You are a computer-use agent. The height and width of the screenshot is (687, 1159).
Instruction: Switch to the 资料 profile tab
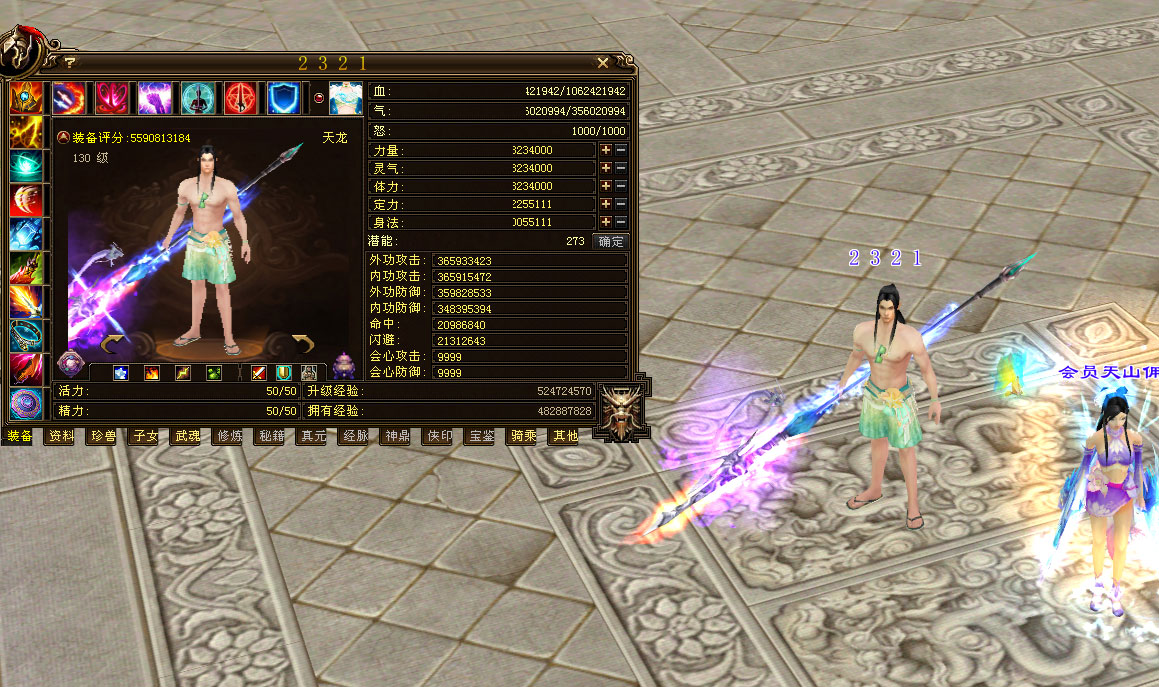pyautogui.click(x=62, y=436)
